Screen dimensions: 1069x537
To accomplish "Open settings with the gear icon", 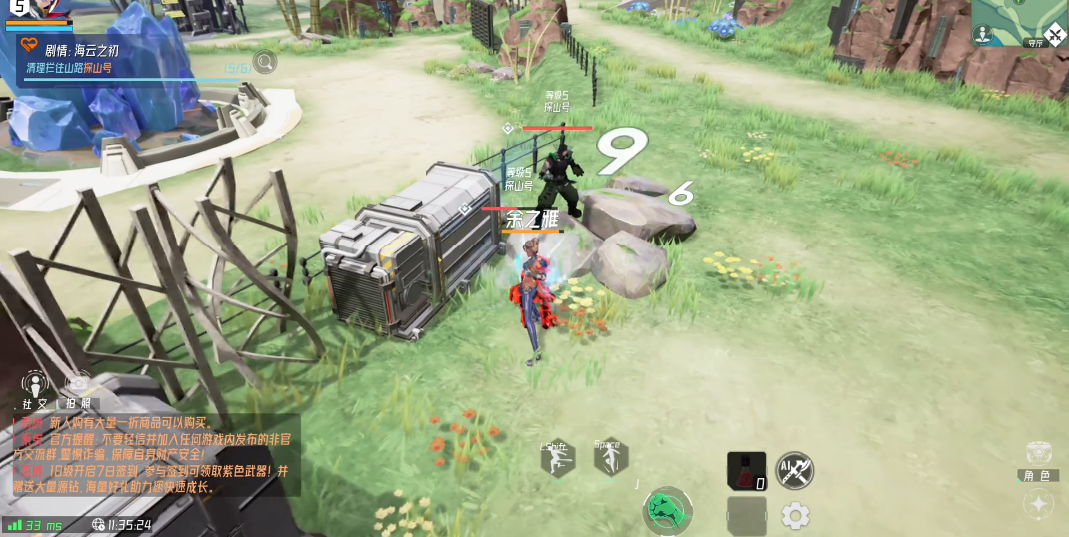I will point(795,516).
